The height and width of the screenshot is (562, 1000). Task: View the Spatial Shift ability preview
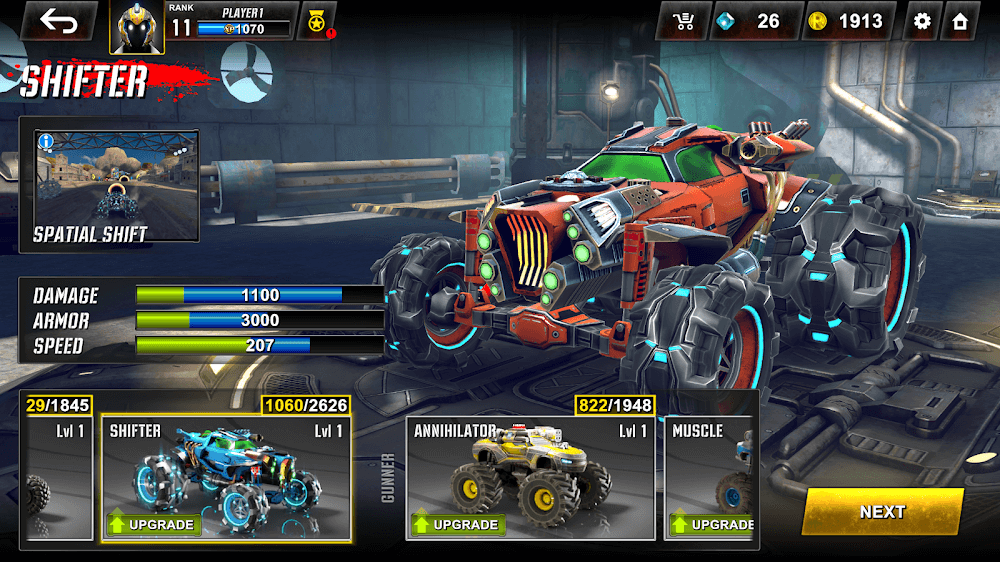[108, 186]
